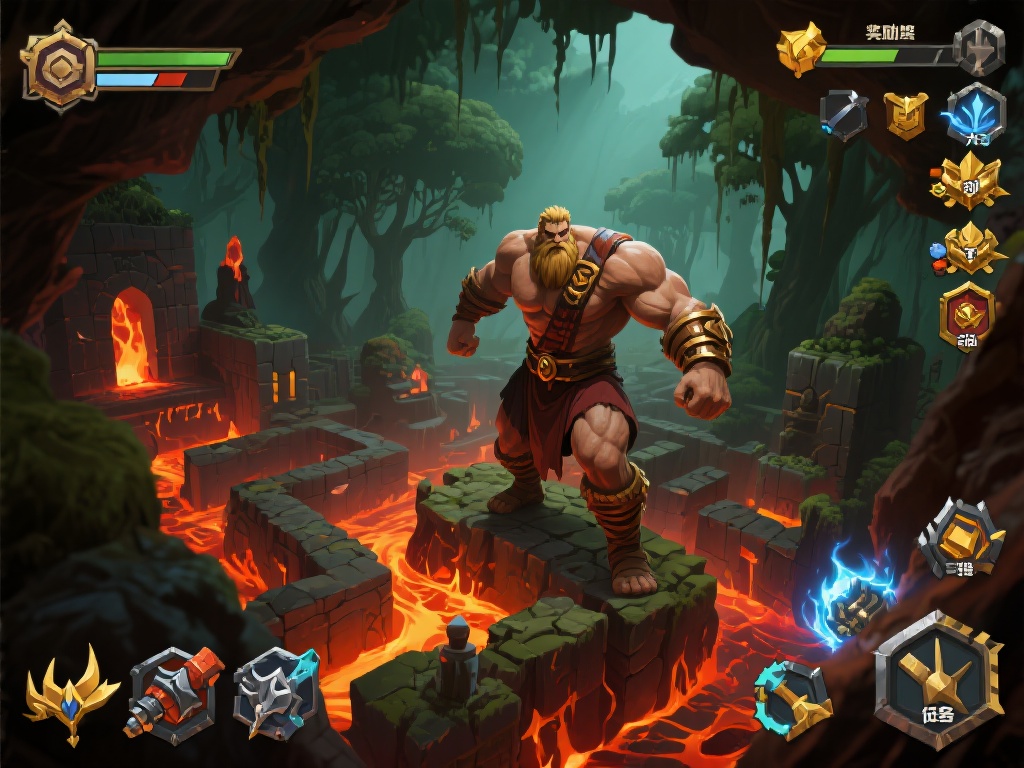Open the red and gold shield badge
The height and width of the screenshot is (768, 1024).
pos(967,316)
